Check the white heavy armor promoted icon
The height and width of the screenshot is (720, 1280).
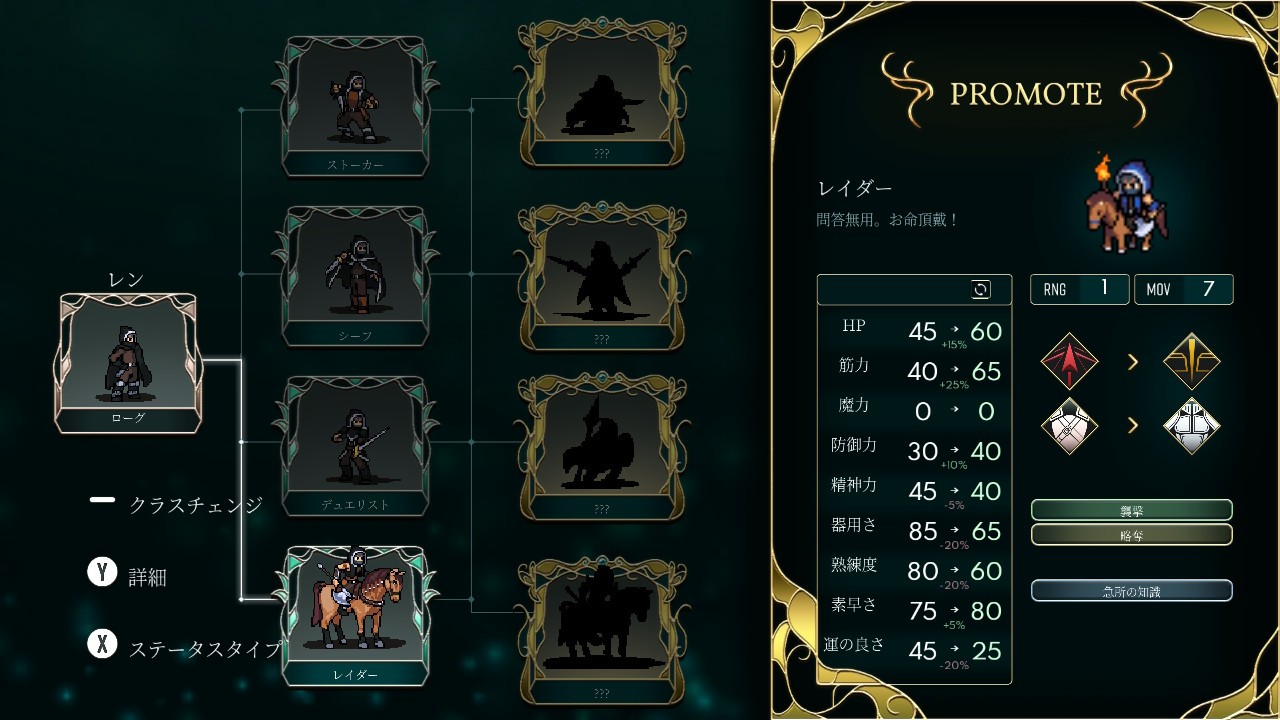point(1192,425)
